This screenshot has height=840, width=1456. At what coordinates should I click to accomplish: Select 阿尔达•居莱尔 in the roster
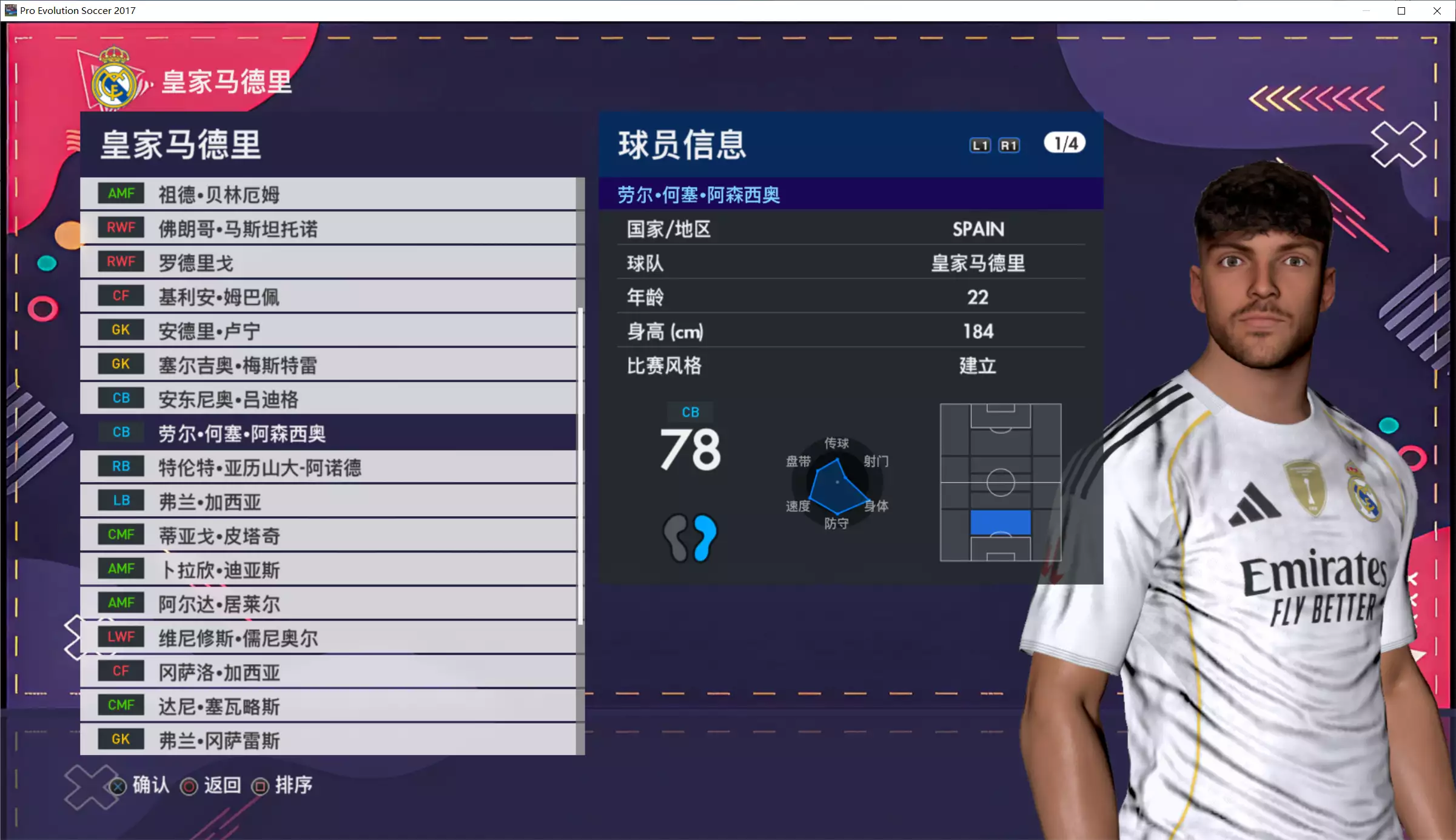click(327, 603)
